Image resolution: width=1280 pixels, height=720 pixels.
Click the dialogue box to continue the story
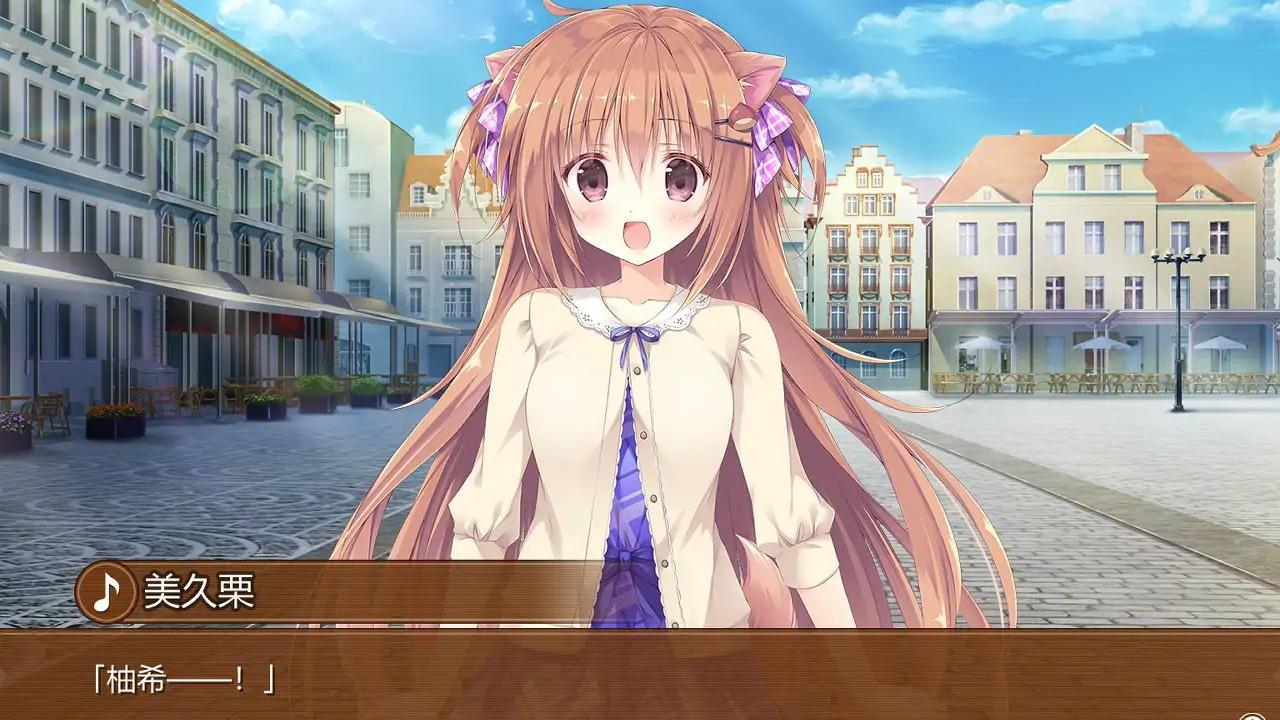[x=640, y=680]
